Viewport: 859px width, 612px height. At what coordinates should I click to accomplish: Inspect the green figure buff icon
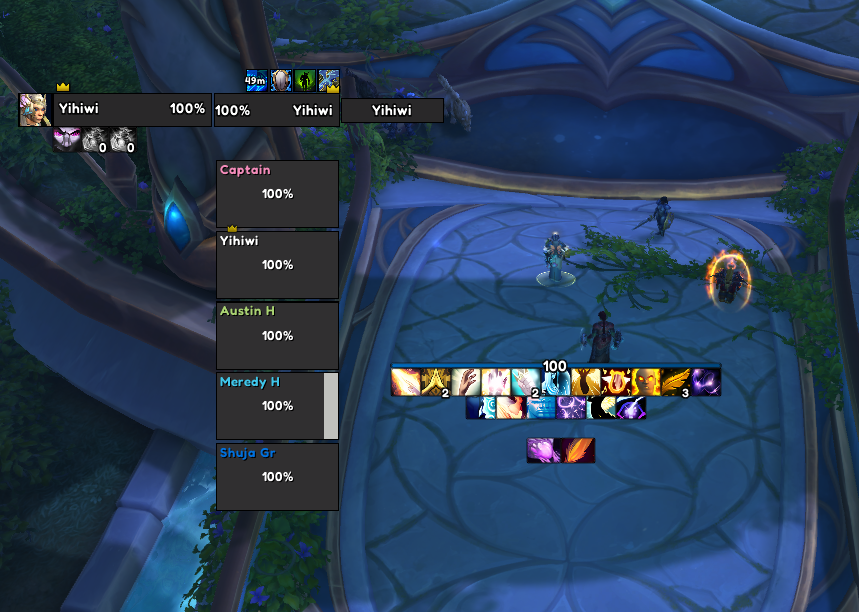pyautogui.click(x=305, y=80)
